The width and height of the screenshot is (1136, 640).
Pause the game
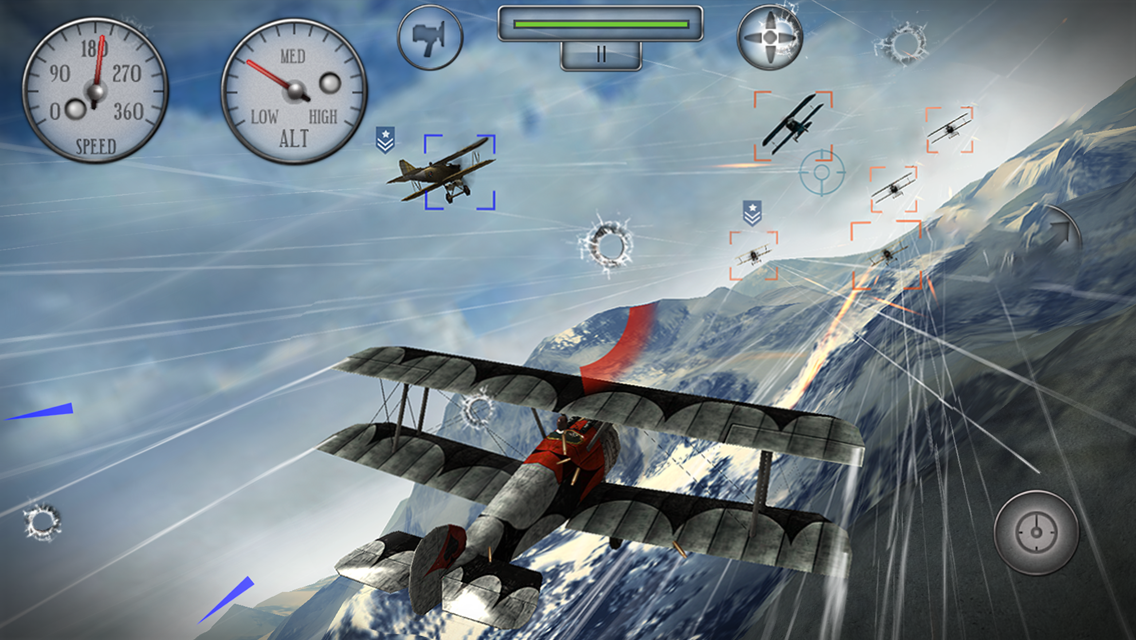tap(600, 55)
